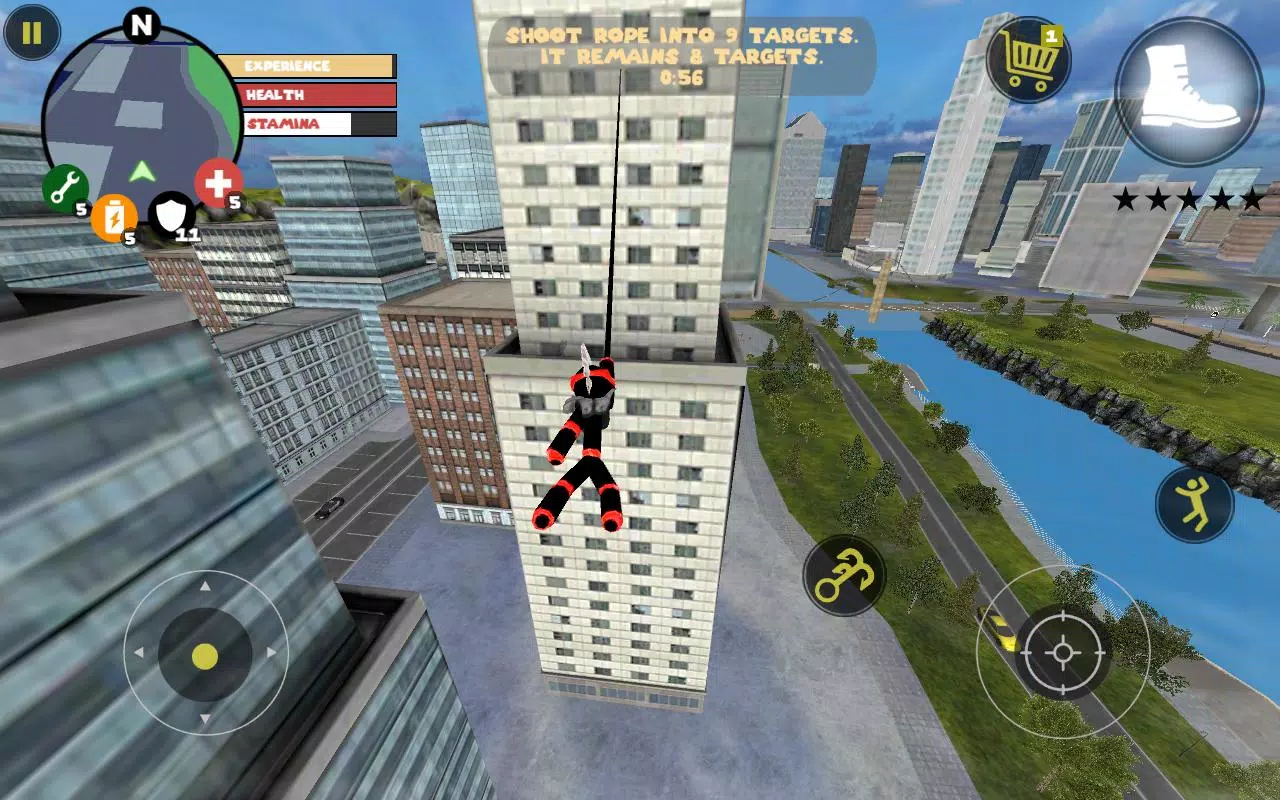Fire the rope hook button
Viewport: 1280px width, 800px height.
pyautogui.click(x=844, y=575)
